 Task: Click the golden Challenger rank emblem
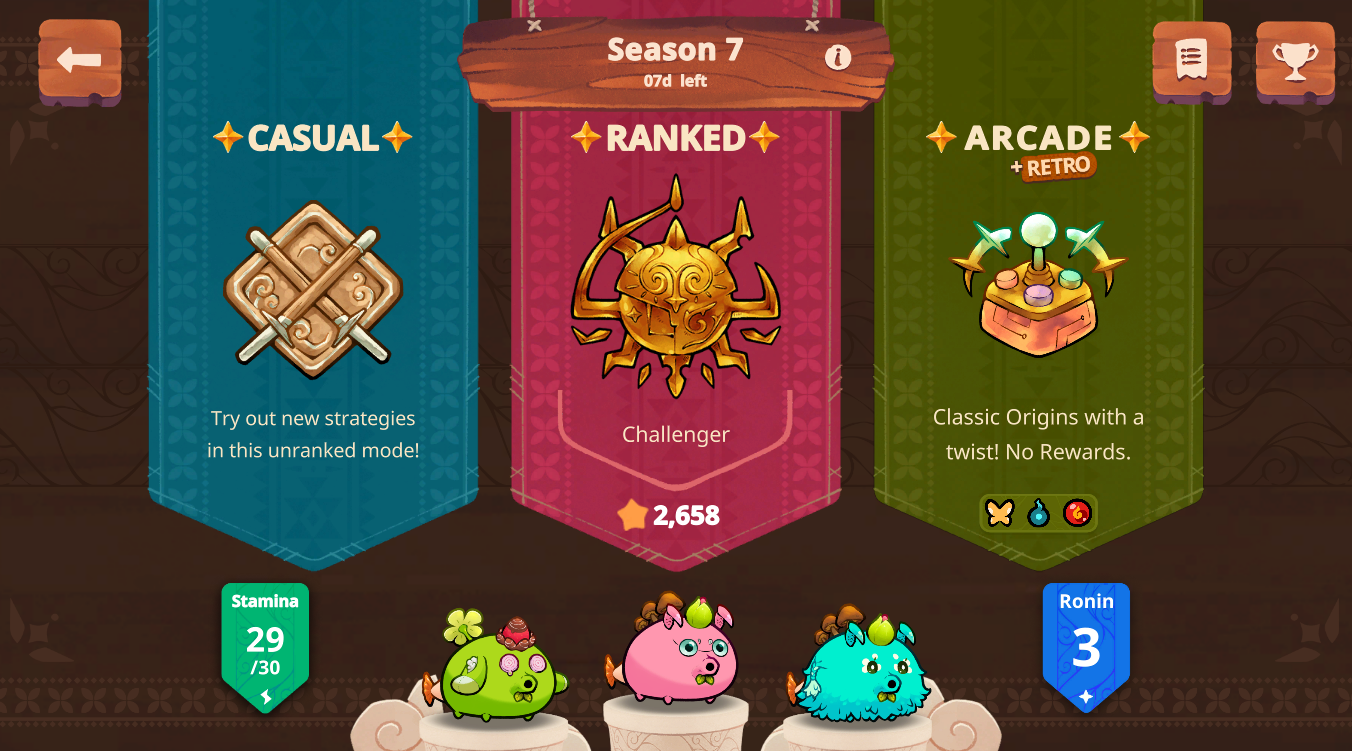click(x=675, y=290)
